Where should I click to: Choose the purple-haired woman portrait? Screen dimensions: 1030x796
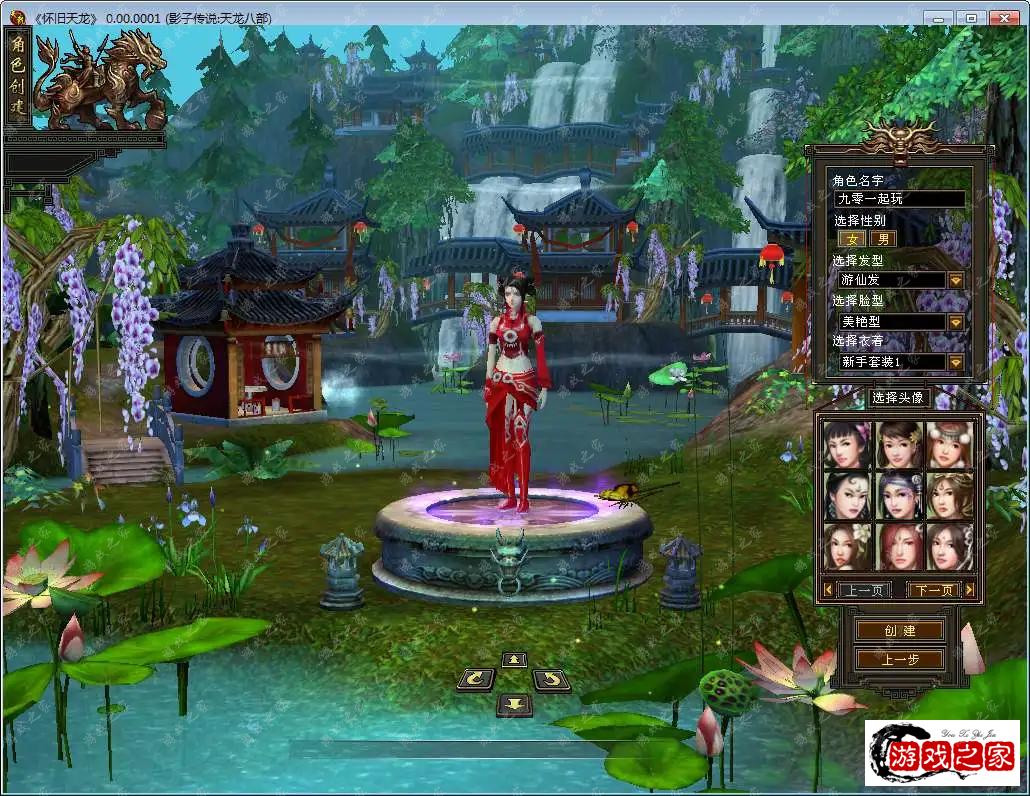click(899, 495)
